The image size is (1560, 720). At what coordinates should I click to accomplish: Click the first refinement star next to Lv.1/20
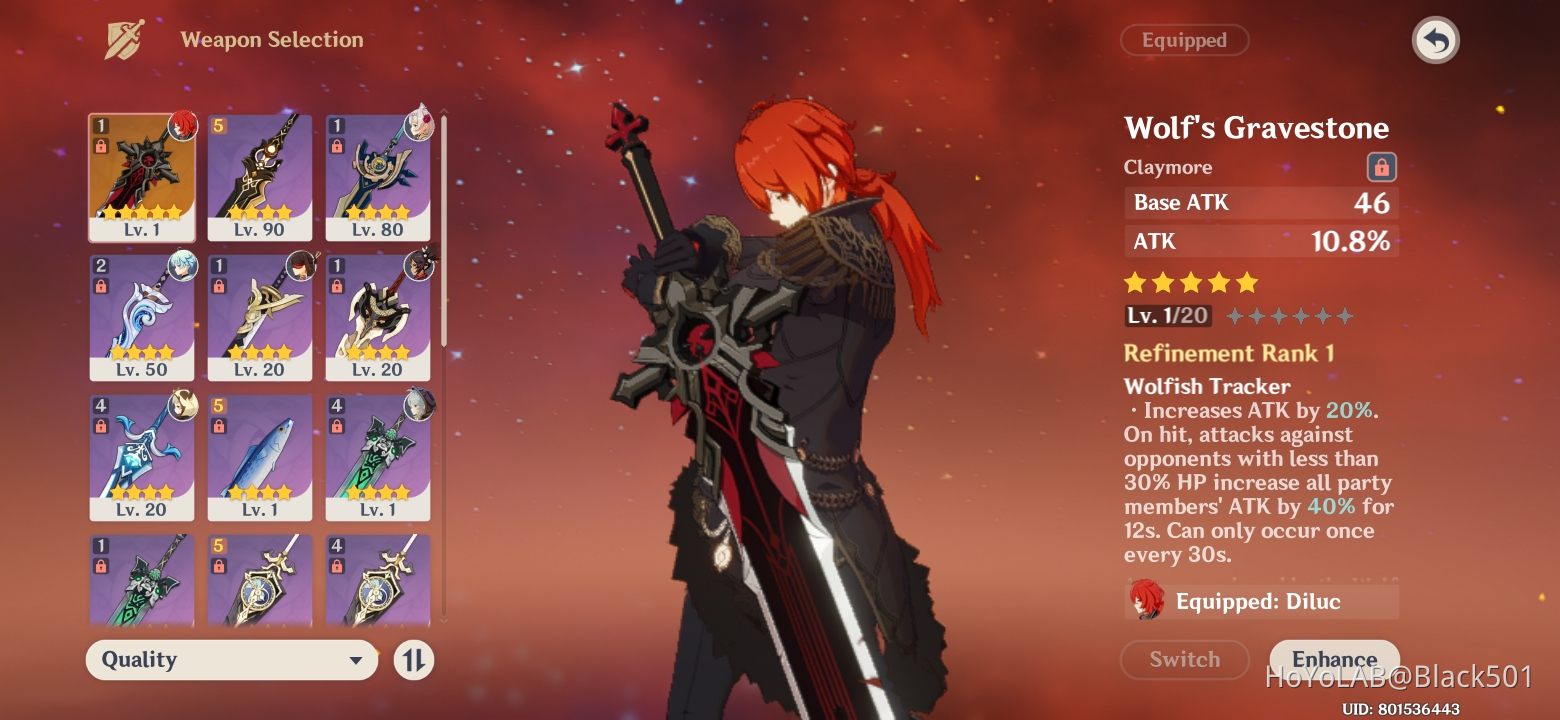[x=1235, y=315]
